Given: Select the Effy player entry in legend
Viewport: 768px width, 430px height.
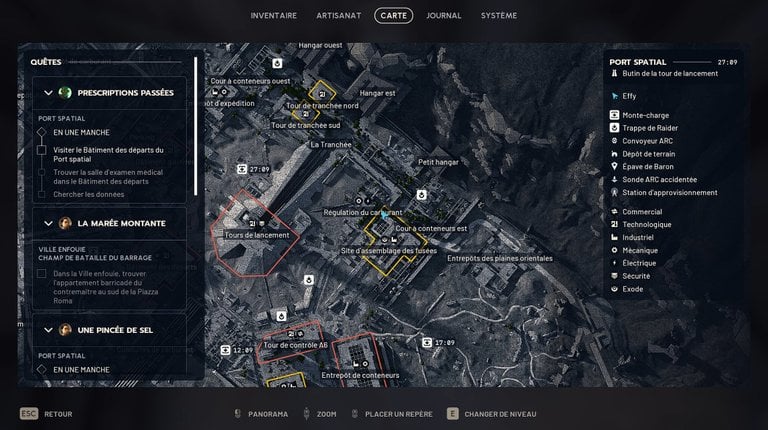Looking at the screenshot, I should (630, 96).
